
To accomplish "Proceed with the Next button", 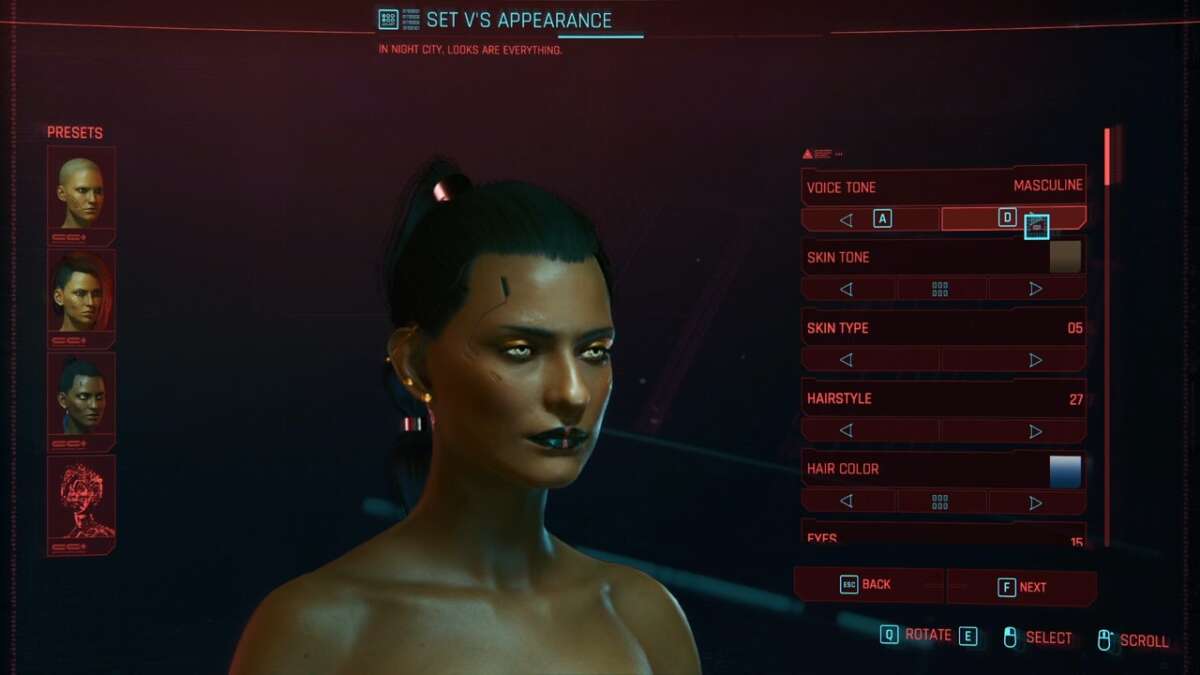I will tap(1021, 587).
